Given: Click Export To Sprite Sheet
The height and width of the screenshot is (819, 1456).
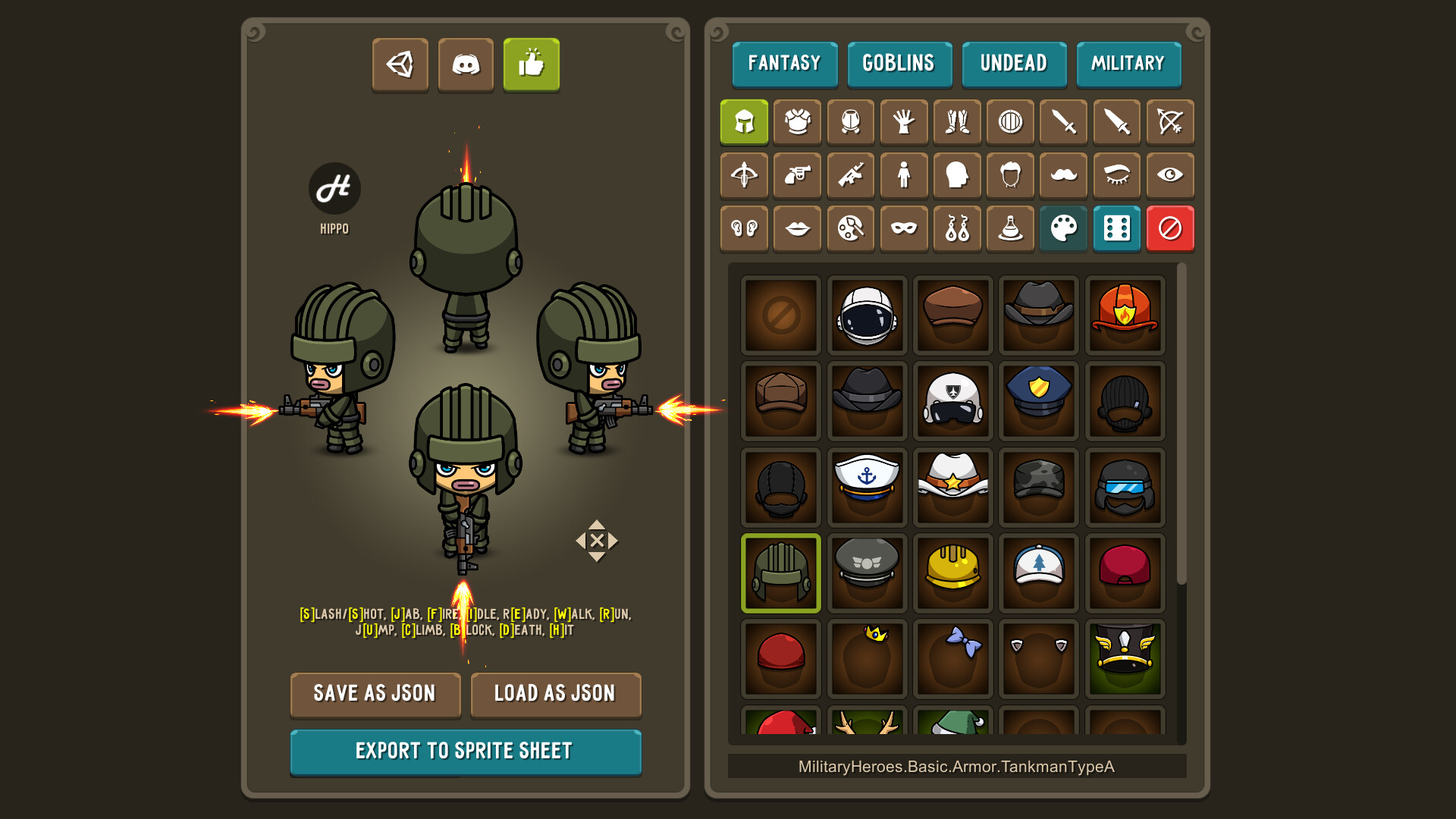Looking at the screenshot, I should coord(466,752).
